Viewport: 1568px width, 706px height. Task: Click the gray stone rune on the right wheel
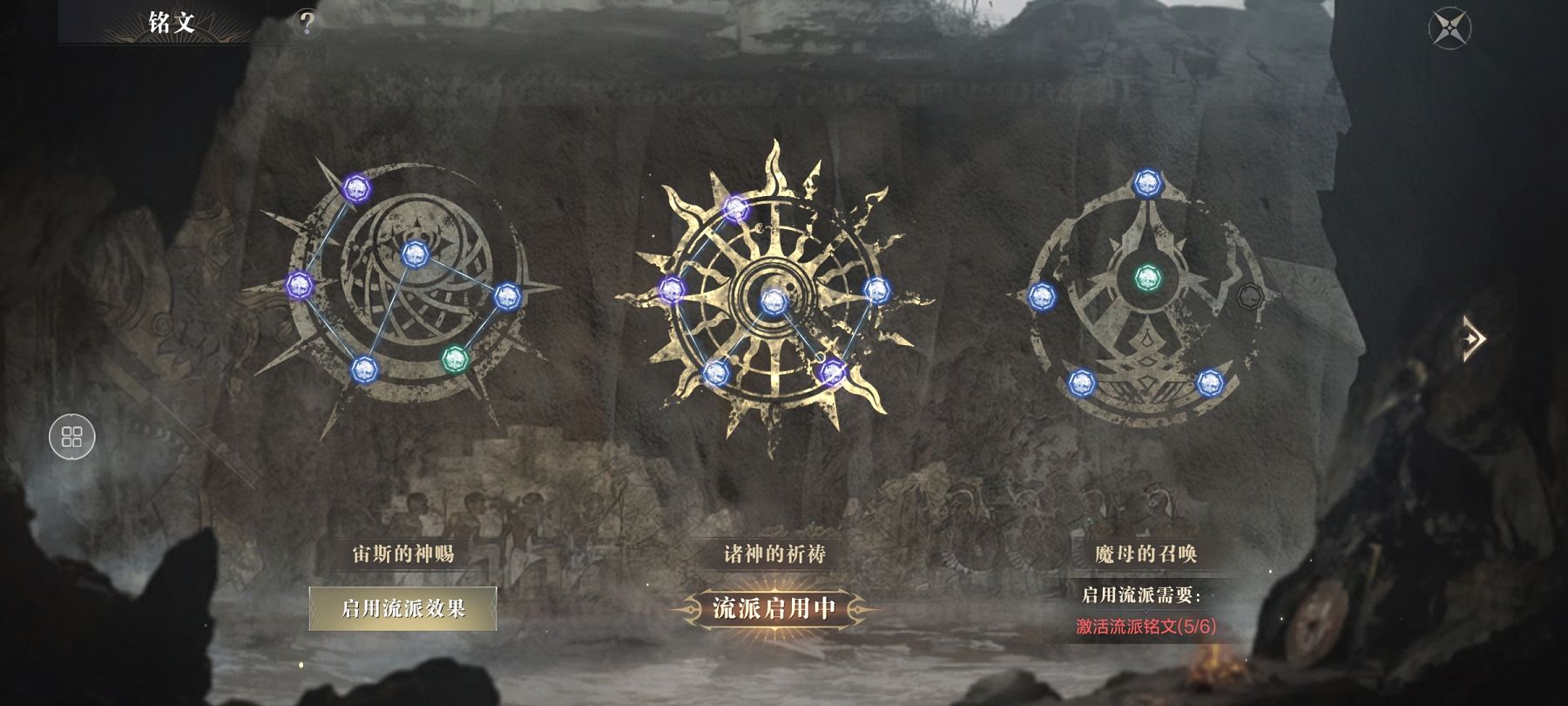point(1250,295)
